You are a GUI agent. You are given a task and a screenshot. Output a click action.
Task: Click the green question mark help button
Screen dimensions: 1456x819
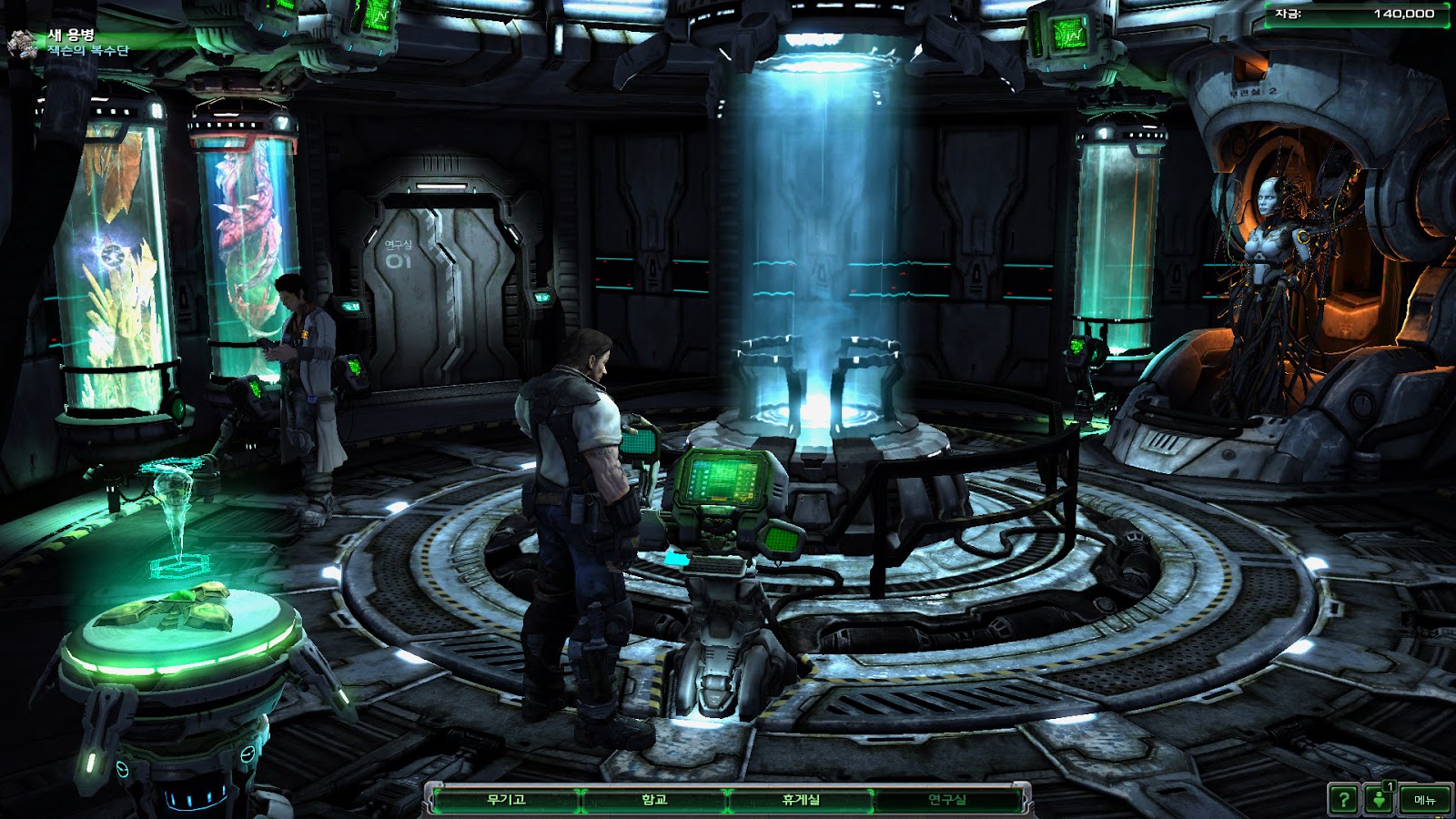[x=1343, y=800]
